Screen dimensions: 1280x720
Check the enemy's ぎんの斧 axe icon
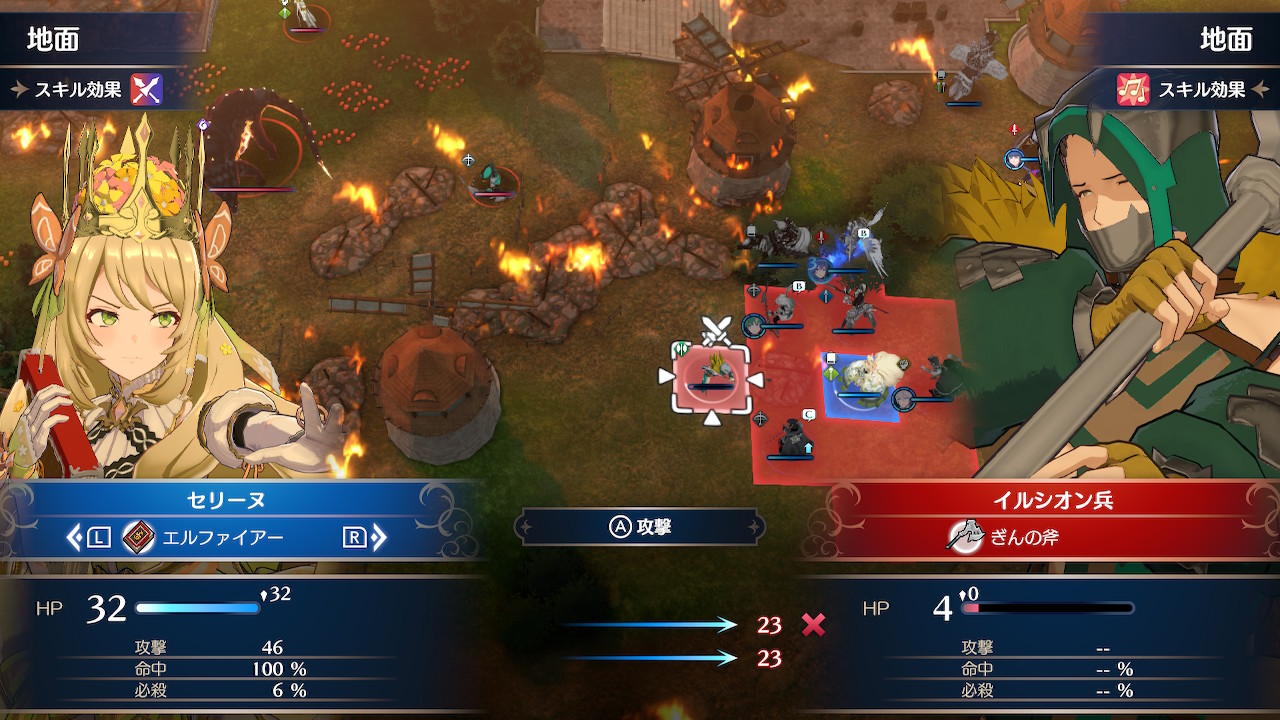click(963, 537)
